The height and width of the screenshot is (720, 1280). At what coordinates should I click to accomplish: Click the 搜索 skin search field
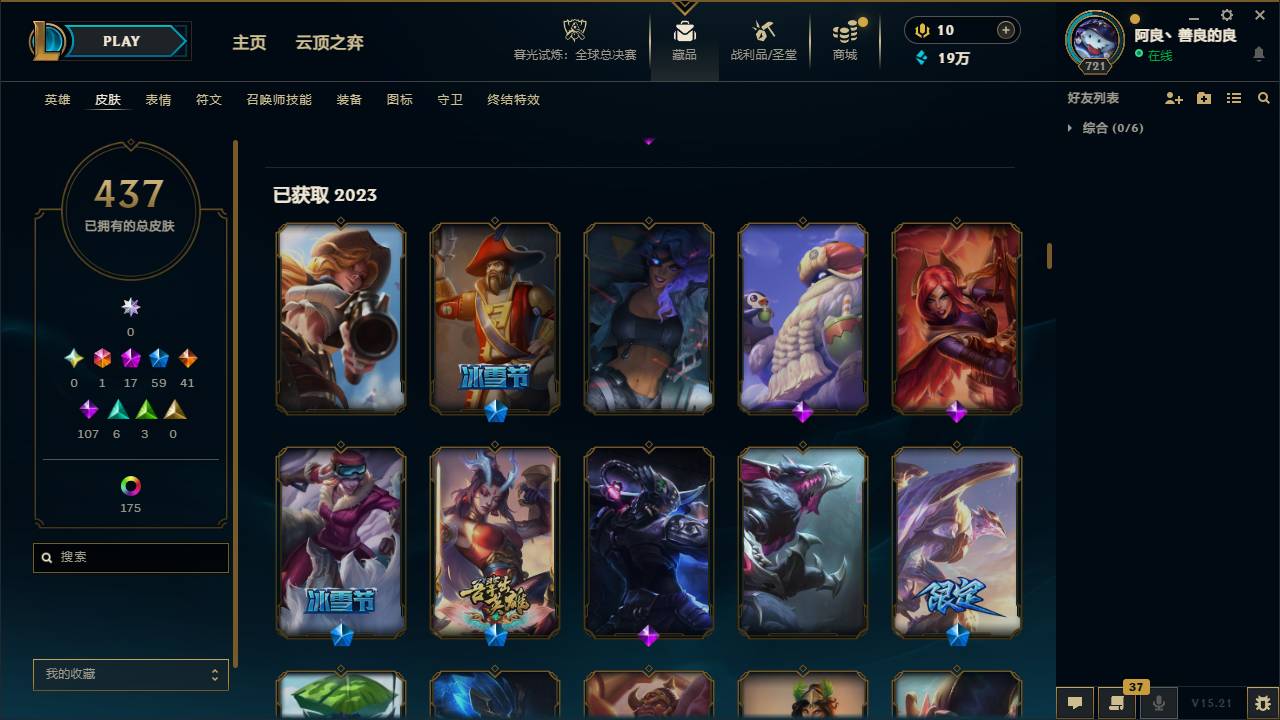pos(130,557)
